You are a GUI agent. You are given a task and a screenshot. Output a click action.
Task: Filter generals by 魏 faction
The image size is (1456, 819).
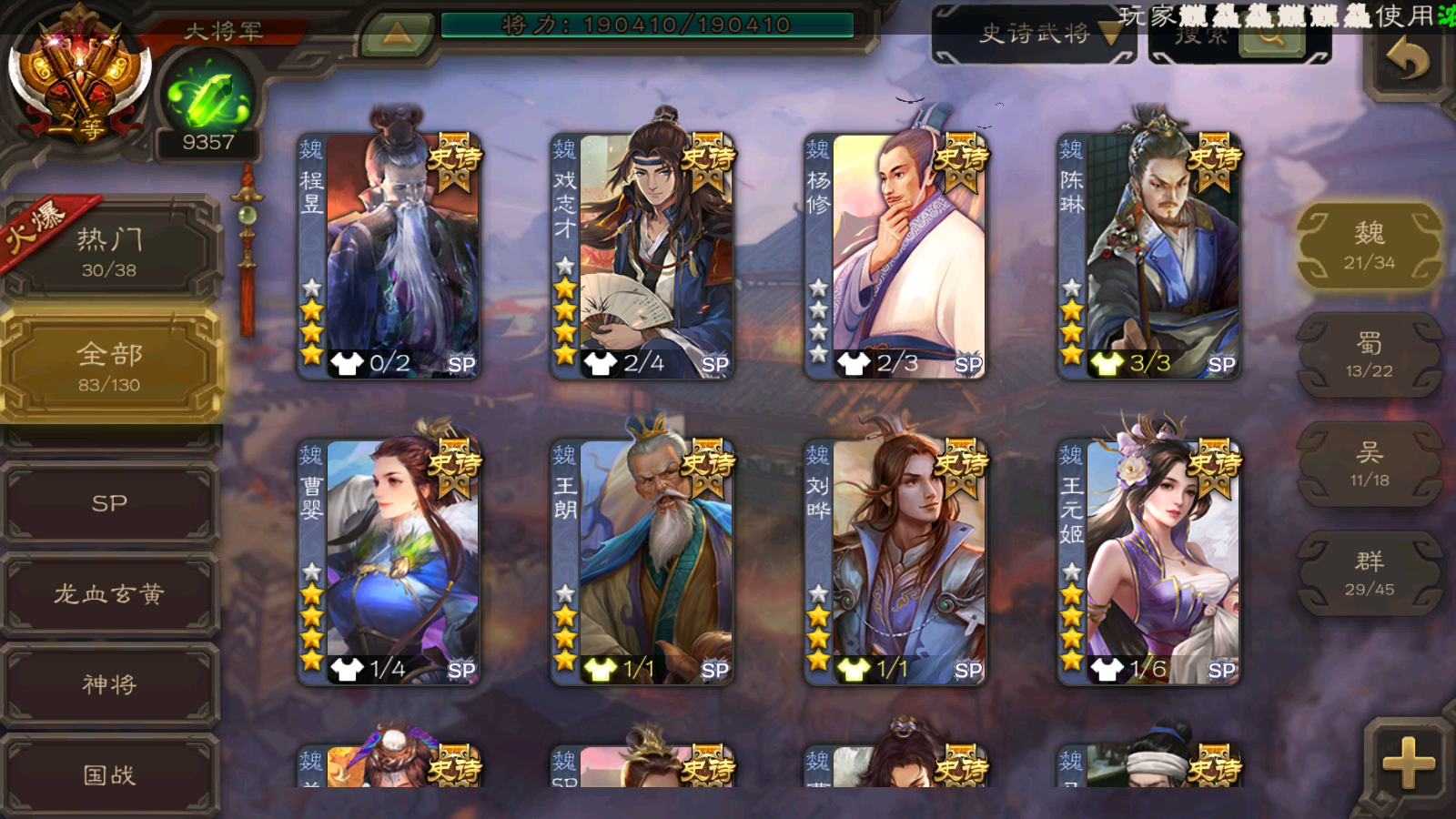point(1369,246)
